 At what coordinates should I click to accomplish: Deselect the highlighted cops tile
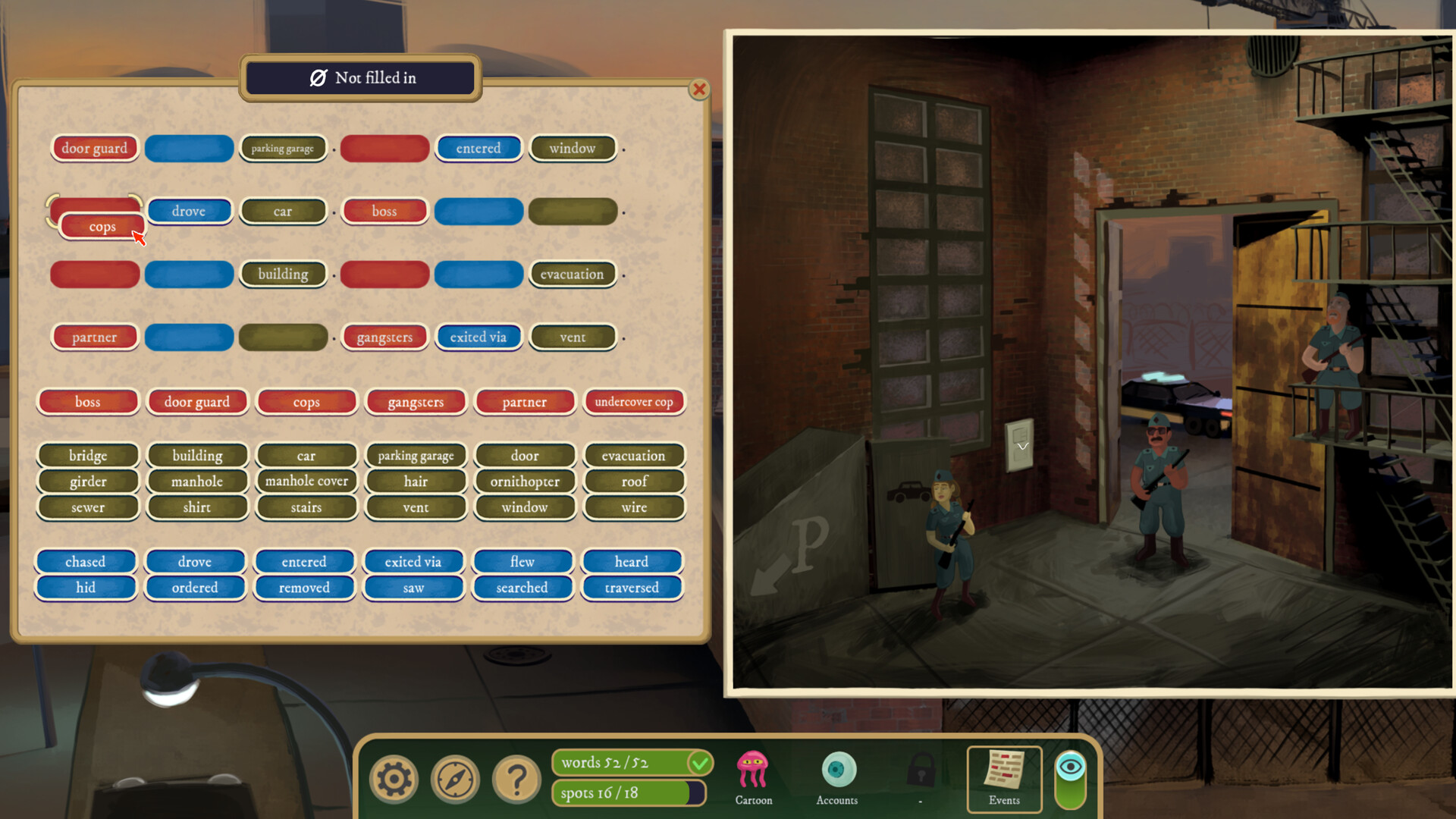point(102,225)
